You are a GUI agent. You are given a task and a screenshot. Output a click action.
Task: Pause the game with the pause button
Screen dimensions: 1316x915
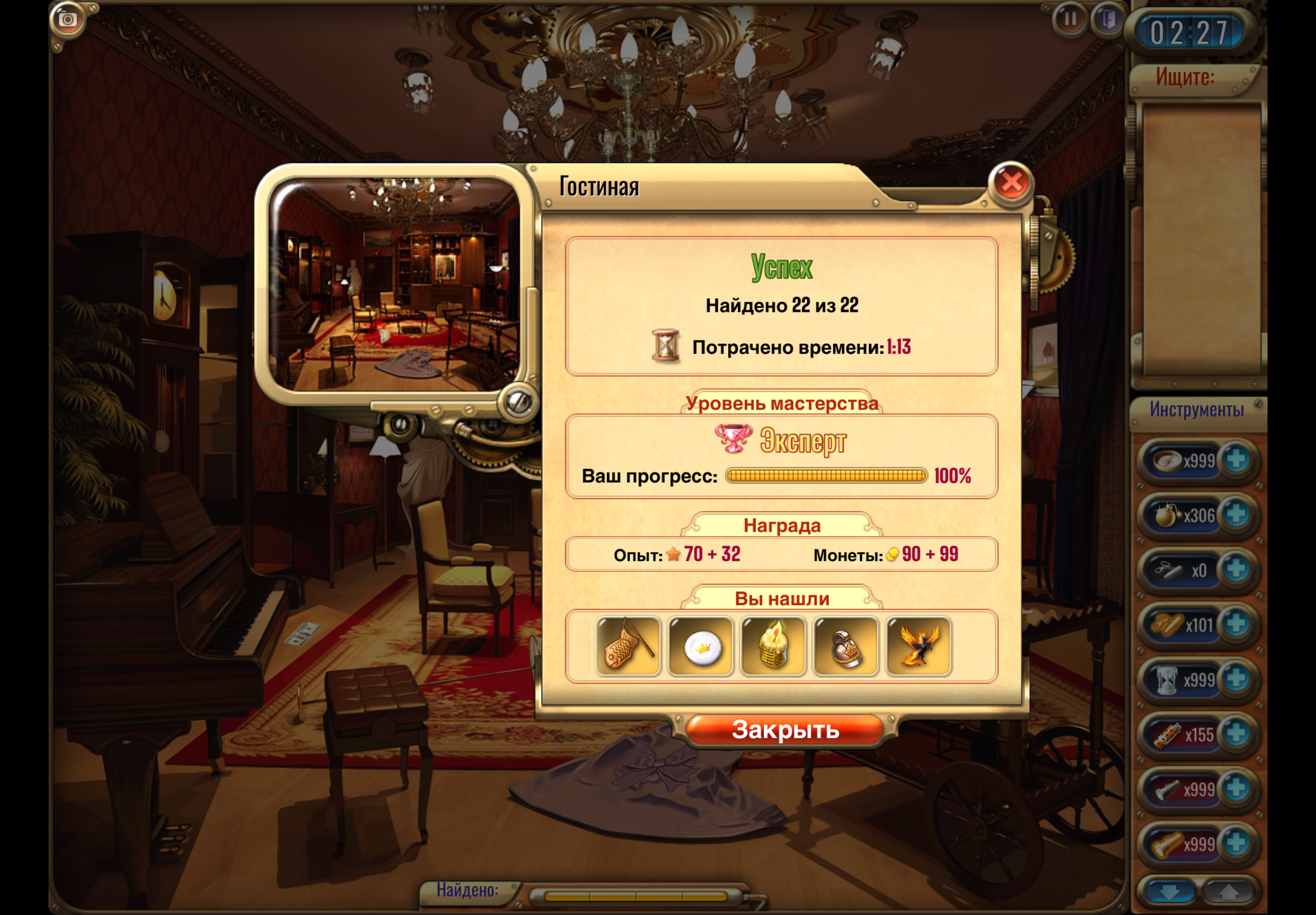(1070, 20)
